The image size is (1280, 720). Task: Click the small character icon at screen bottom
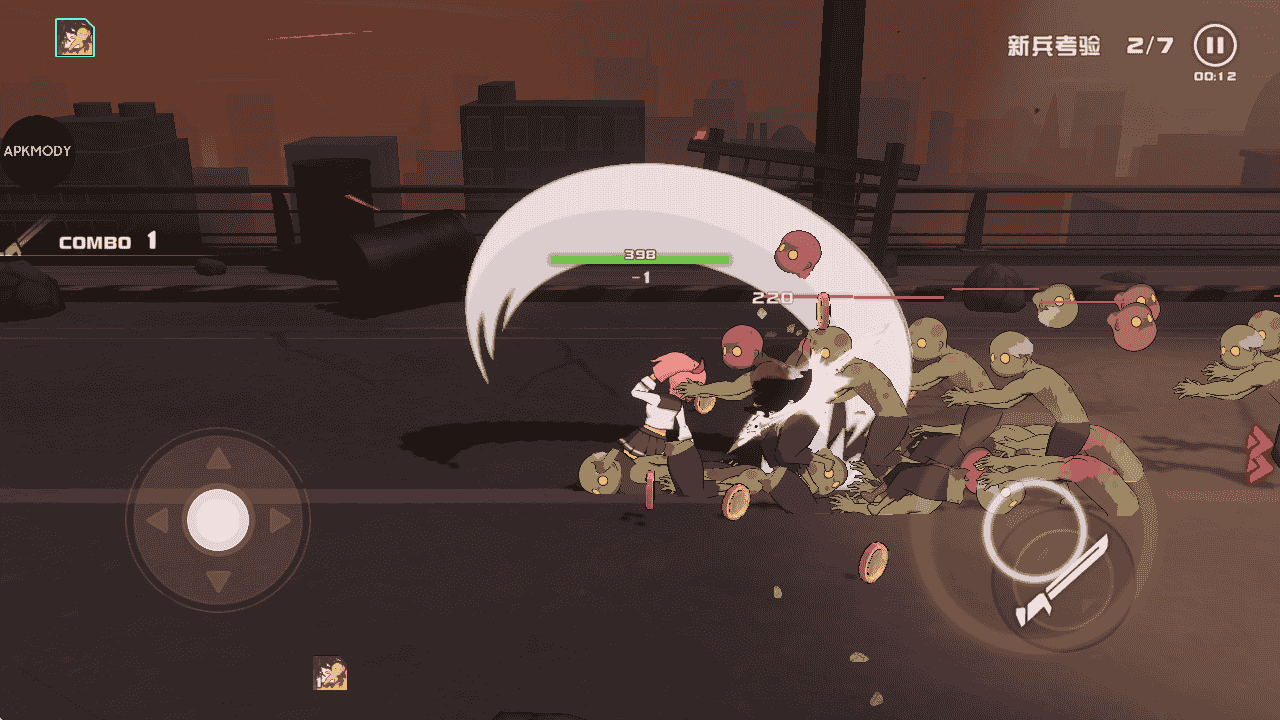tap(330, 673)
